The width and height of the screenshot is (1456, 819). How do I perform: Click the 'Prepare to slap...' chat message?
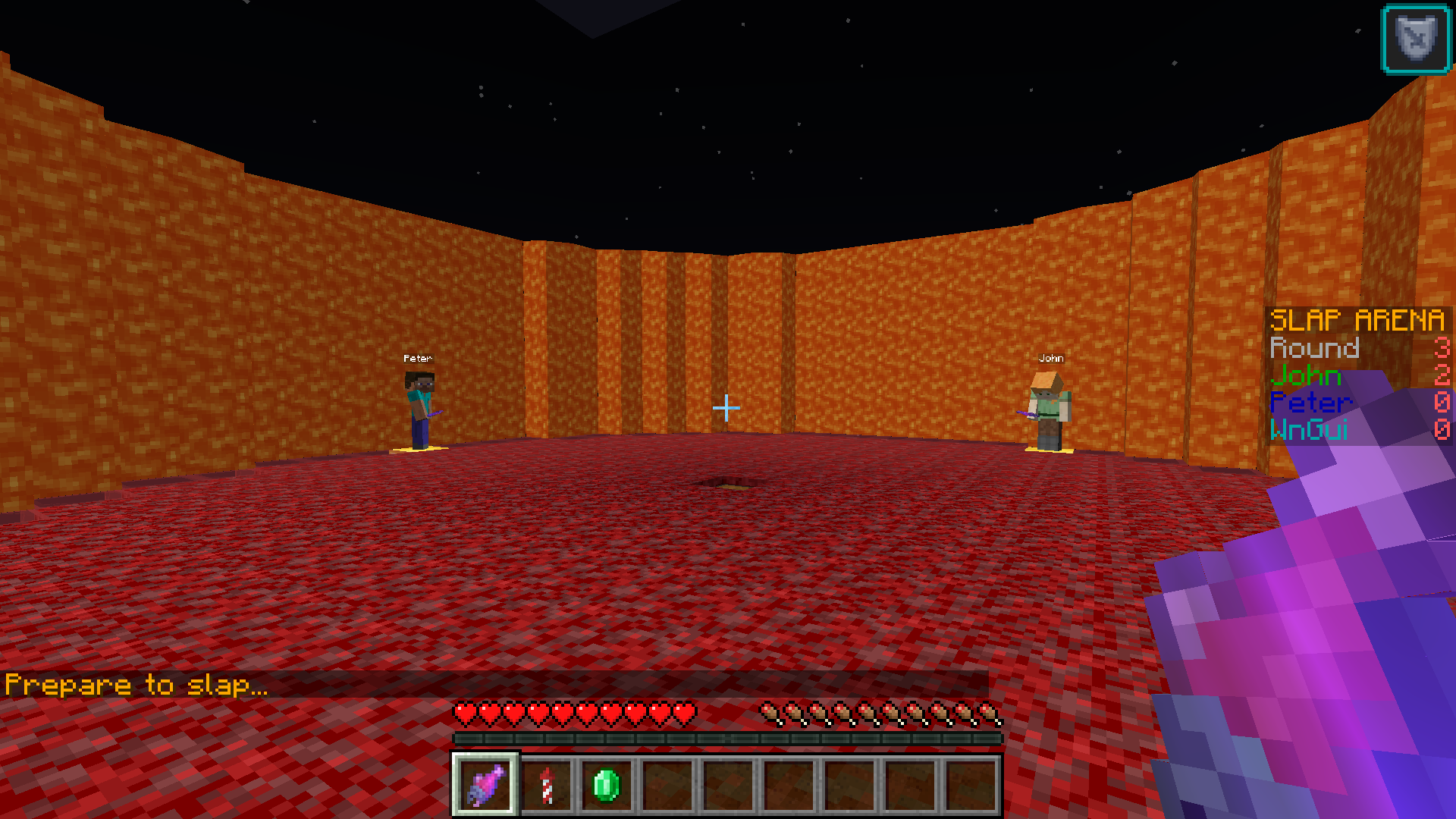(136, 683)
